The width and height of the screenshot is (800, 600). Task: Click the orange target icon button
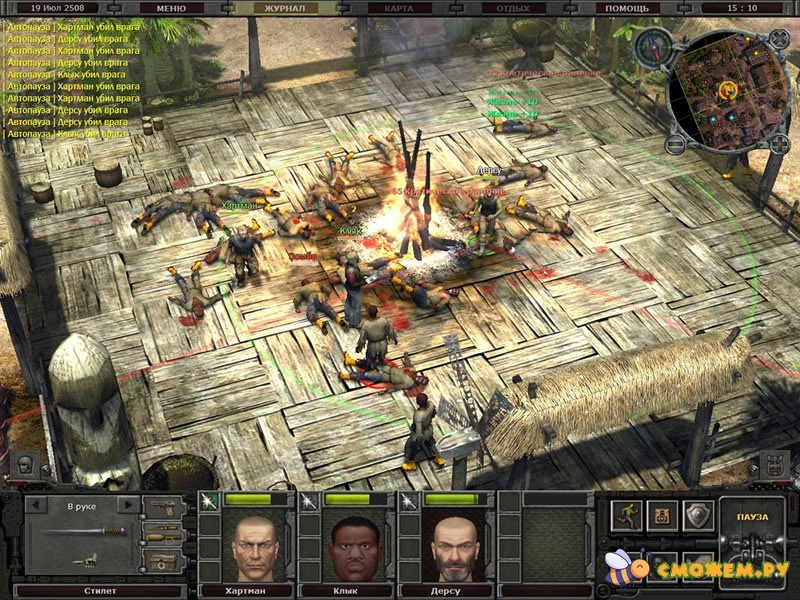[x=662, y=515]
